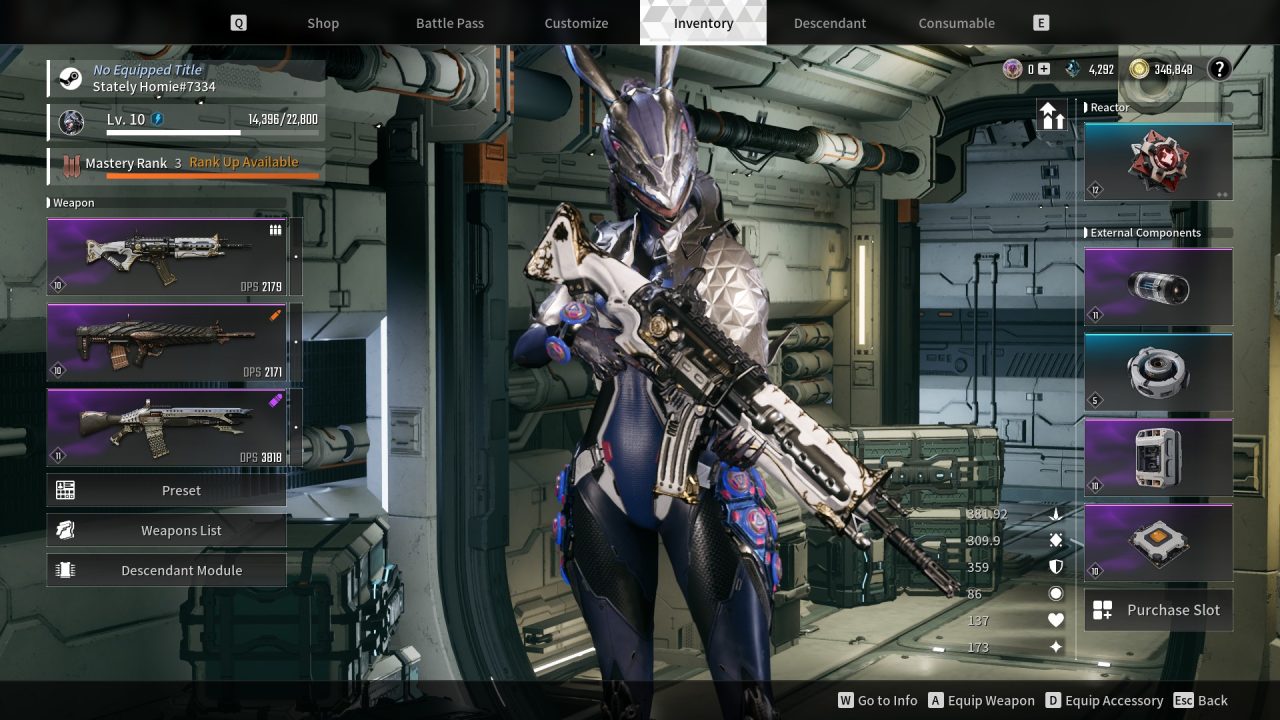Open the help question mark icon

coord(1219,69)
